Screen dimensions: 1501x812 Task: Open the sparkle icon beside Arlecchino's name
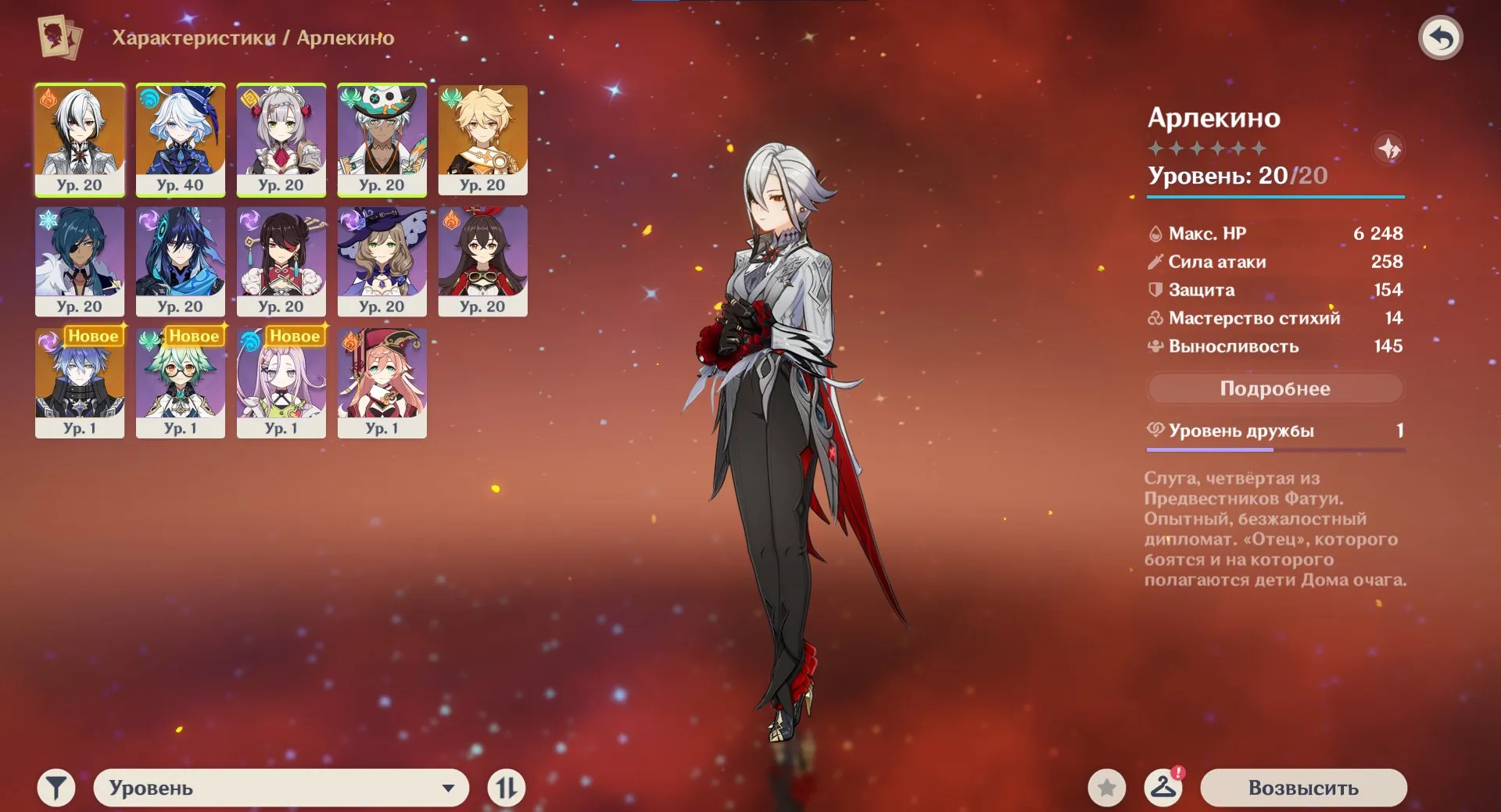(x=1388, y=148)
